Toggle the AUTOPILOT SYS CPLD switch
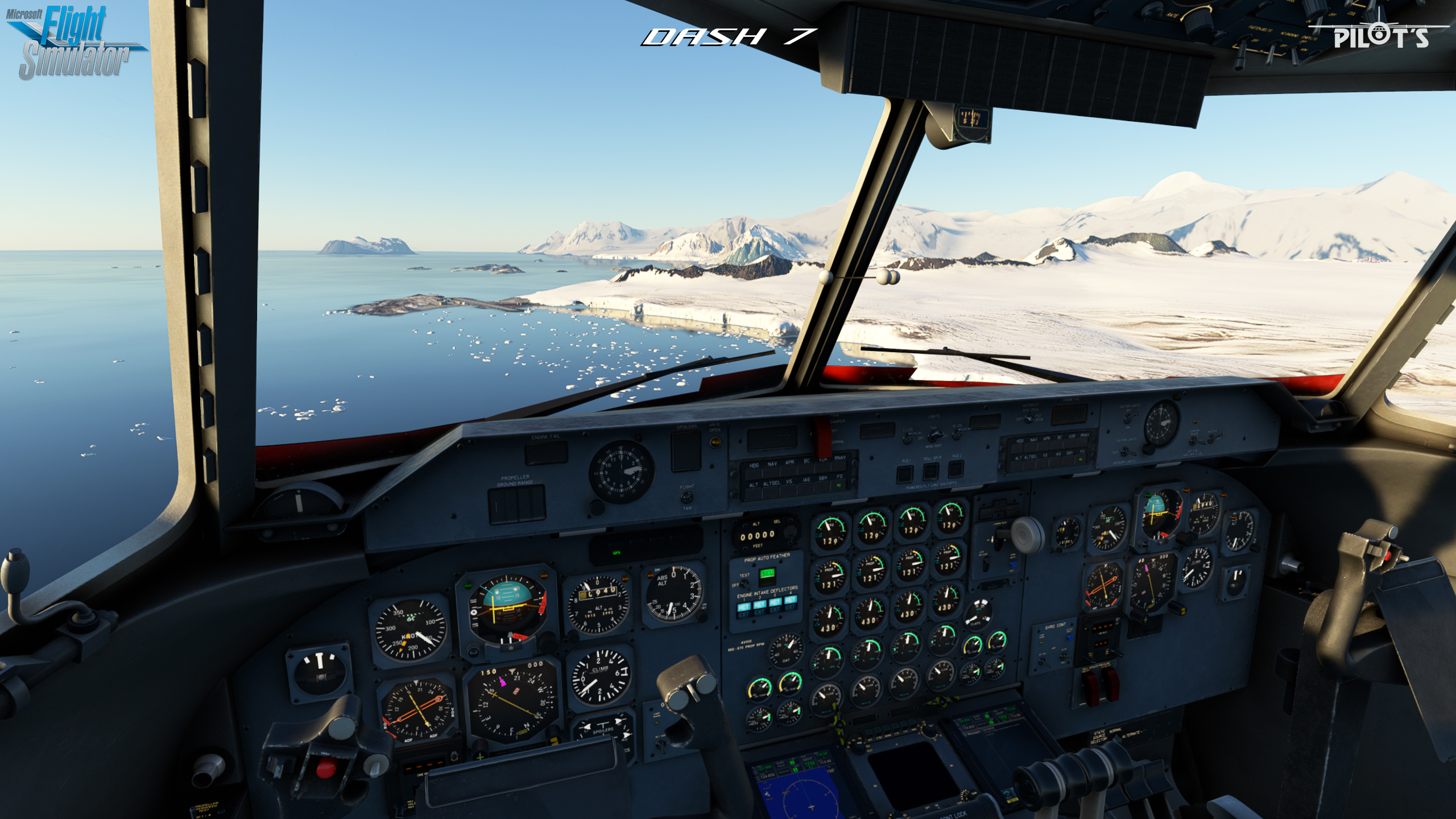Viewport: 1456px width, 819px height. point(1028,419)
